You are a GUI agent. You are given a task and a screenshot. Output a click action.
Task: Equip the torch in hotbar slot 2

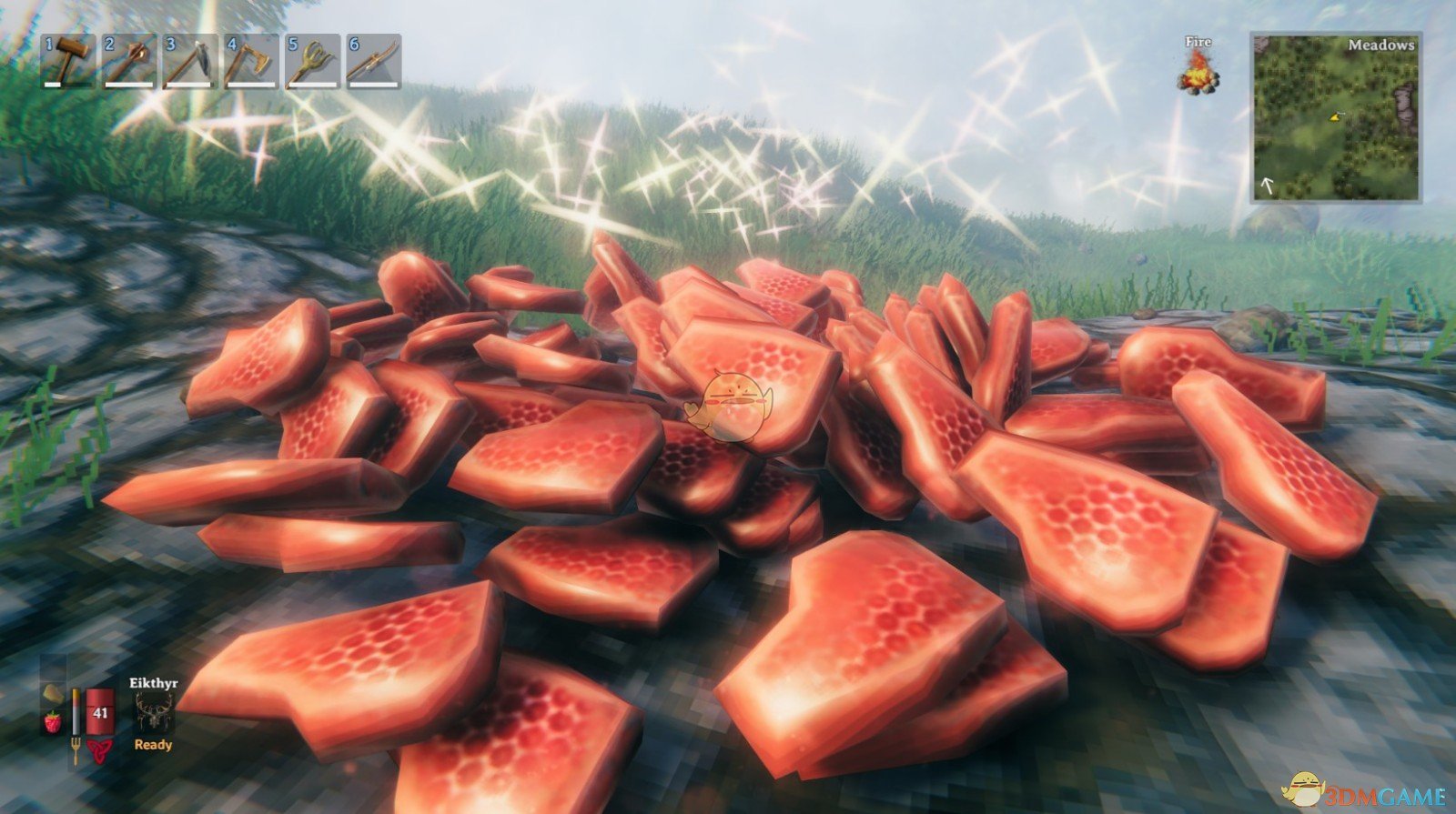point(127,59)
